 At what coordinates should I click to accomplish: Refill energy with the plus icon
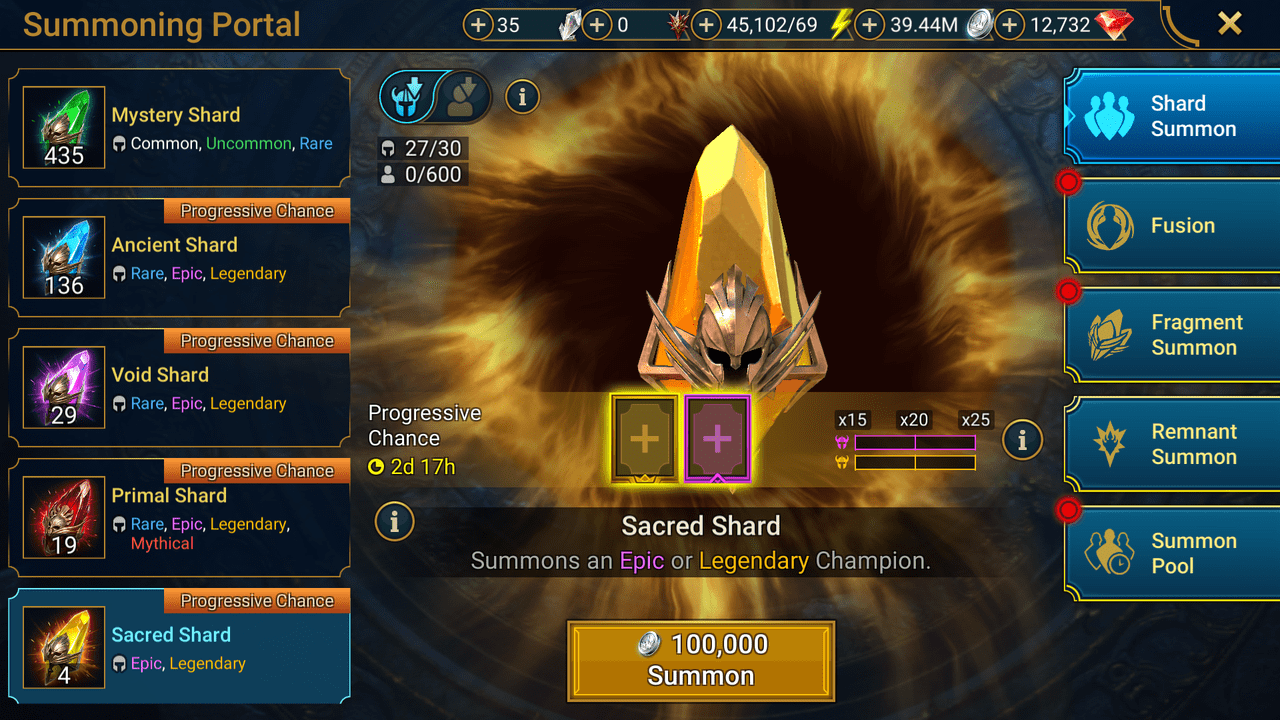click(x=707, y=25)
